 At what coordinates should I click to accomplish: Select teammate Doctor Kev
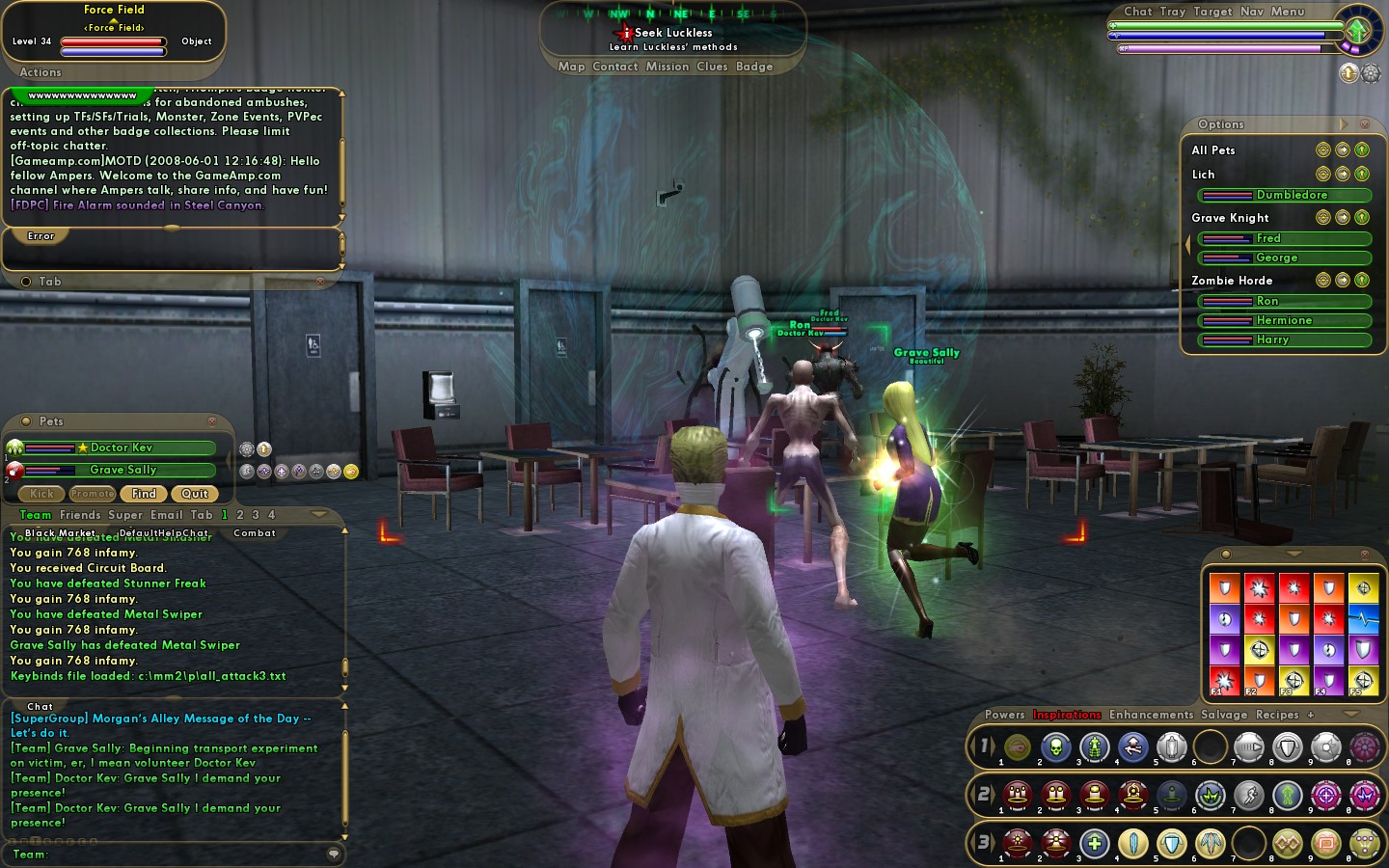pos(121,448)
